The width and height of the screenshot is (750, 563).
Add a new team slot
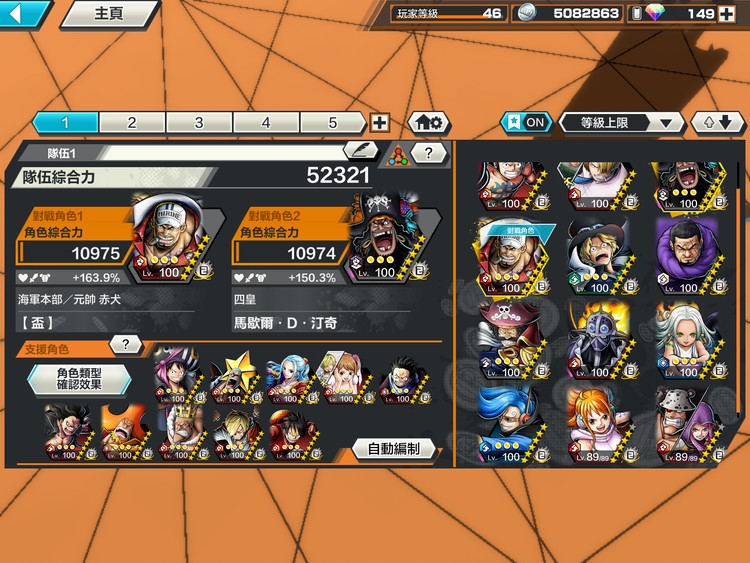(380, 122)
